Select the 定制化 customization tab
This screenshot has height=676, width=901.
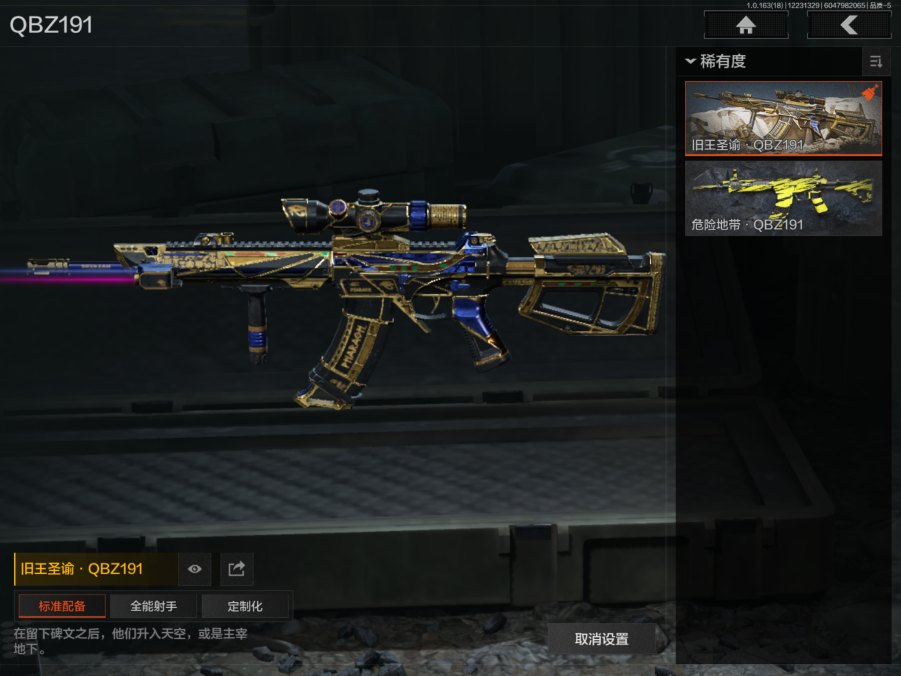coord(245,606)
